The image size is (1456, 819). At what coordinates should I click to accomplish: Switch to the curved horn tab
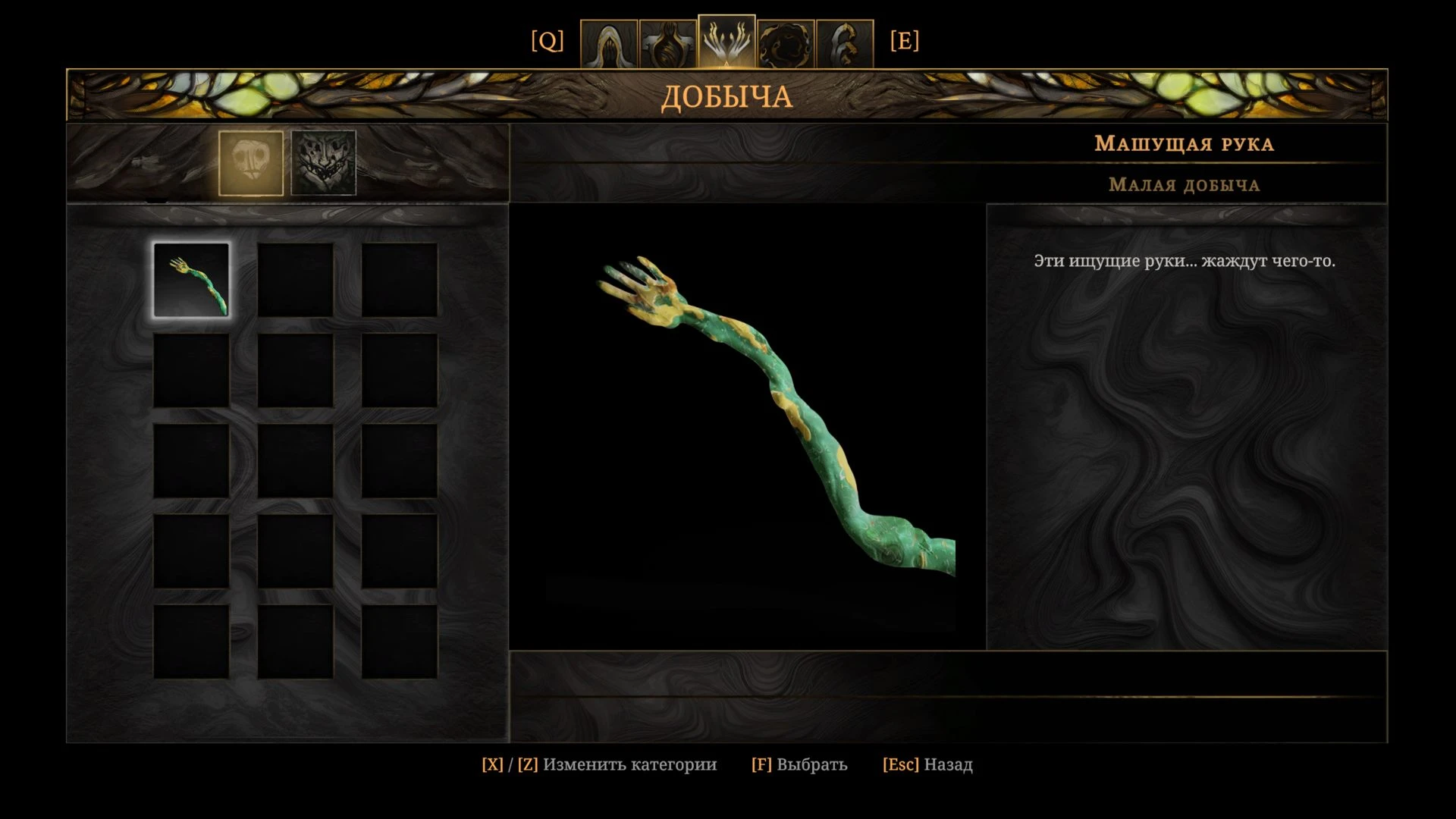[x=844, y=44]
